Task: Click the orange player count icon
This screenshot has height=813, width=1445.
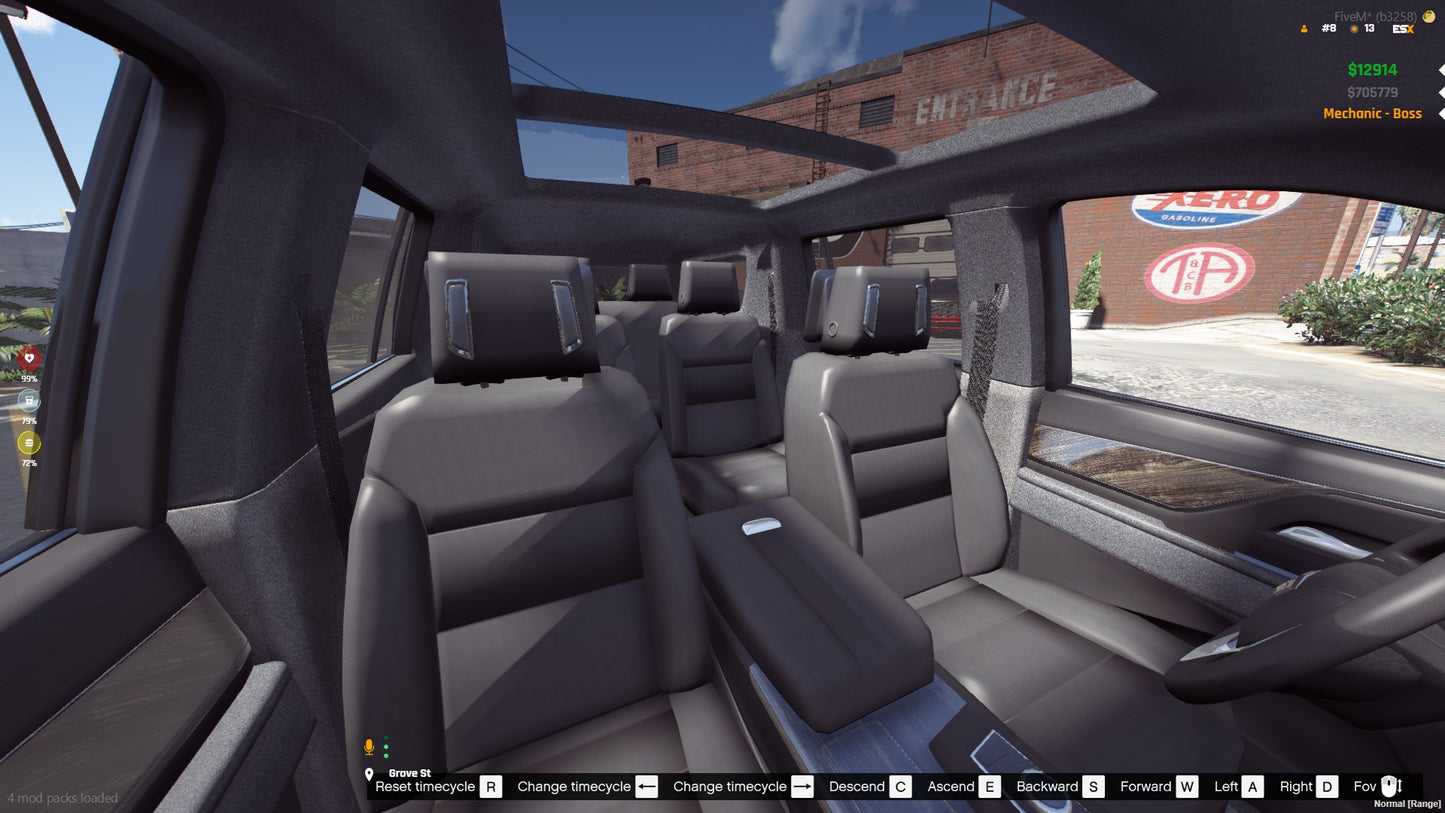Action: [1304, 29]
